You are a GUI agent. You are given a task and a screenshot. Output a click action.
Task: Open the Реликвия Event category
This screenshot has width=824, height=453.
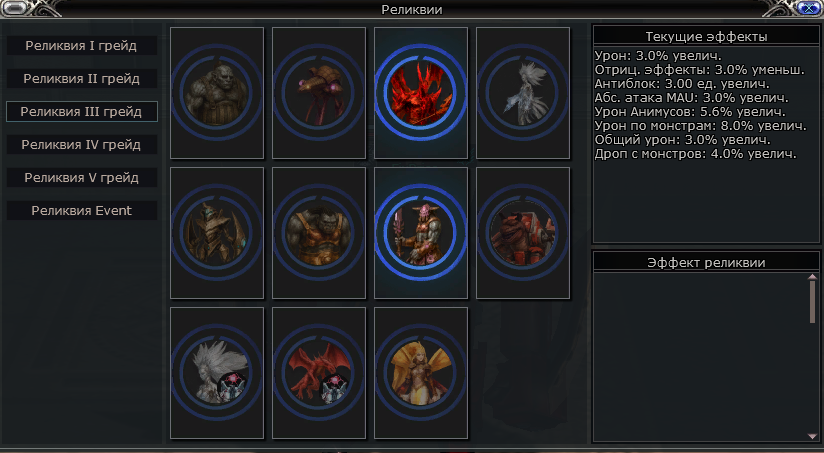click(x=82, y=210)
